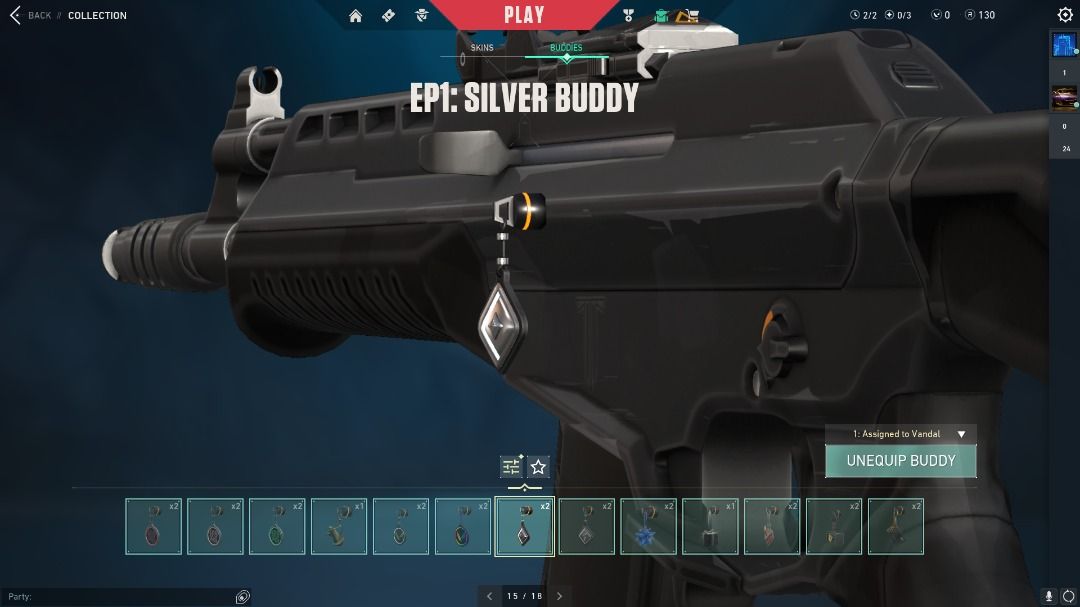Open the store cart icon

[x=687, y=15]
